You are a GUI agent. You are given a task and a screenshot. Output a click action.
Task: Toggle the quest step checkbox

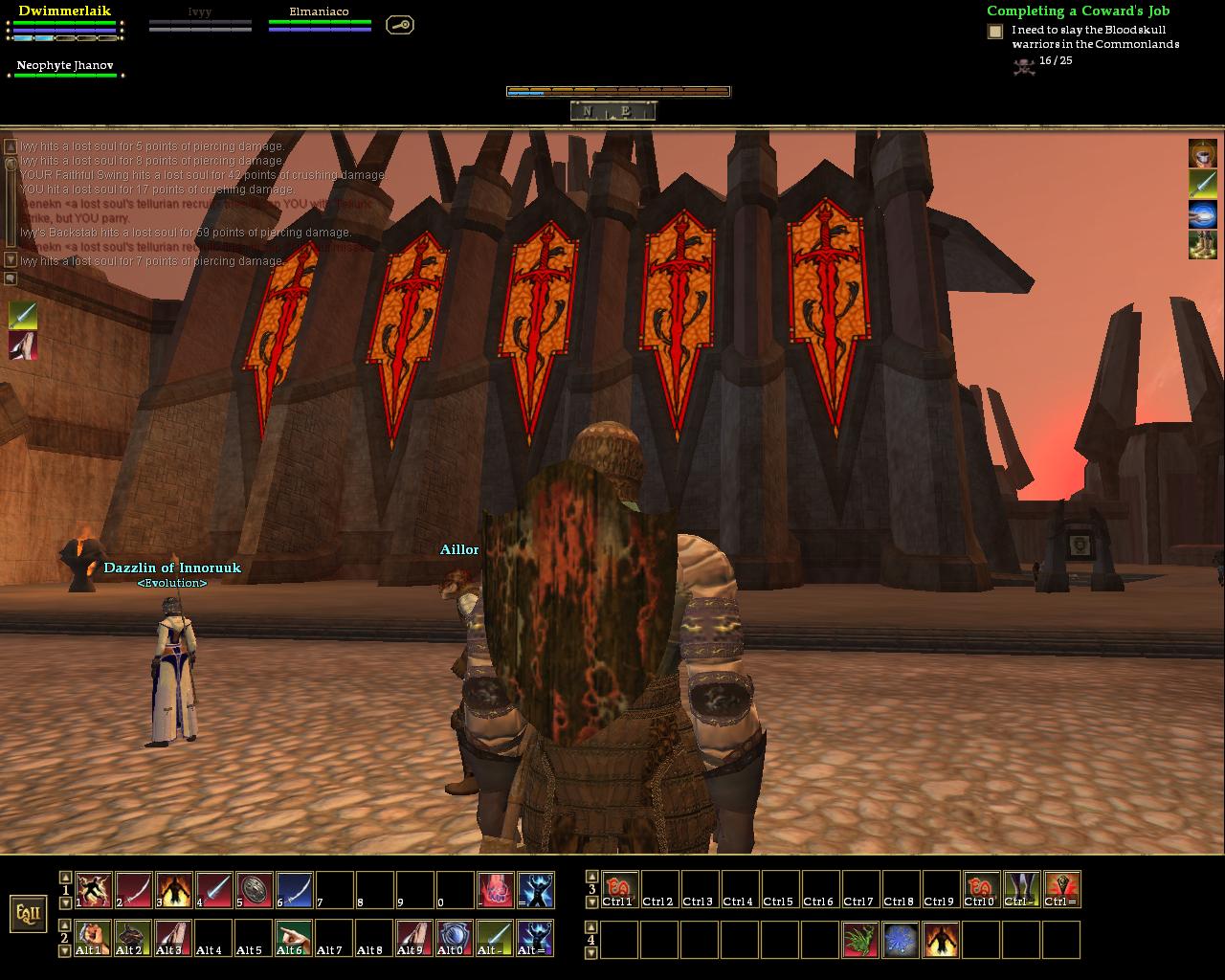pyautogui.click(x=995, y=32)
